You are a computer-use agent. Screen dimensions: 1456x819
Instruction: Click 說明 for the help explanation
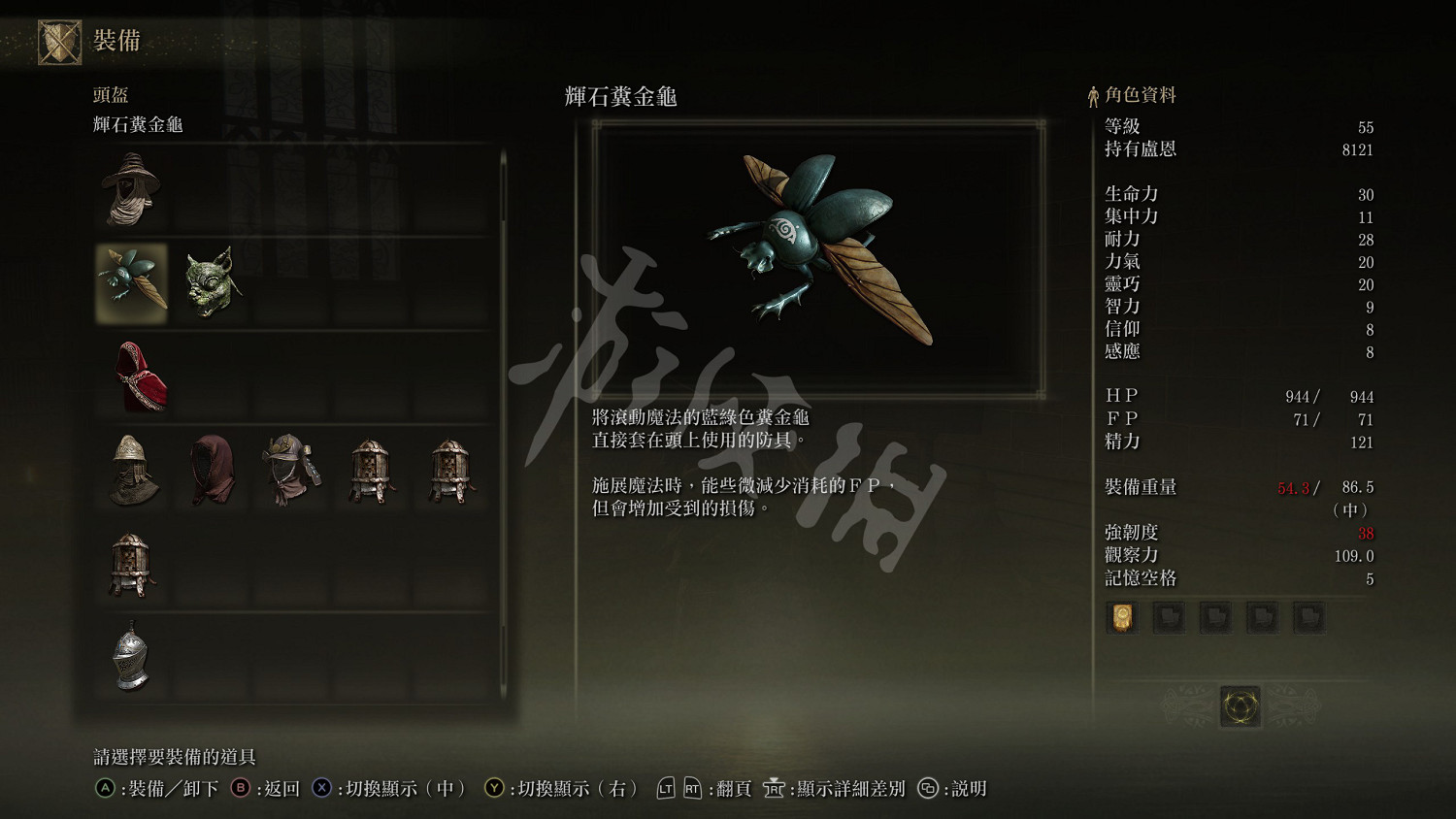coord(971,789)
